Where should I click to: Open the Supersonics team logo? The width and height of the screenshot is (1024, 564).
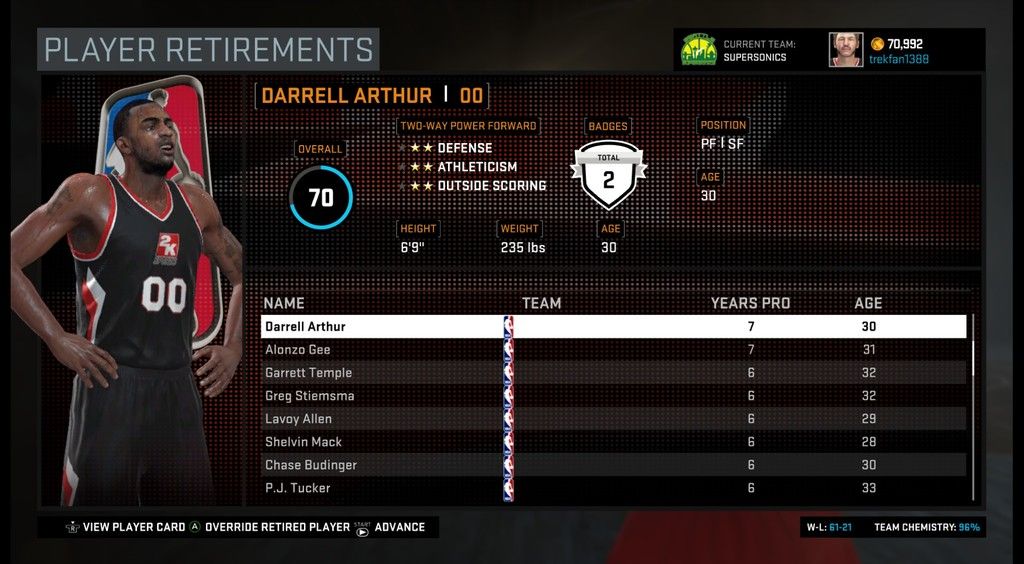tap(697, 50)
